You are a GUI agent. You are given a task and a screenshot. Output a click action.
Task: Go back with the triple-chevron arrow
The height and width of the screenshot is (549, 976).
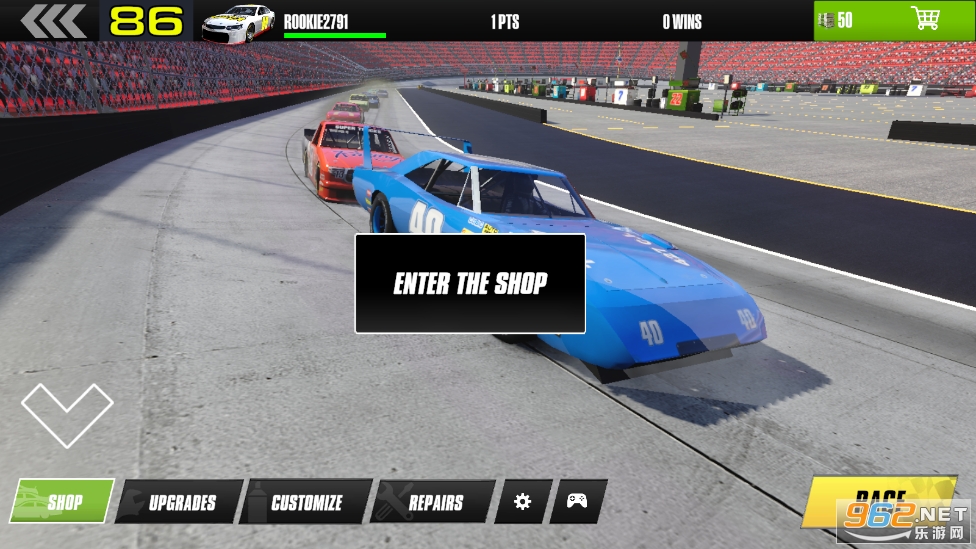pos(52,21)
